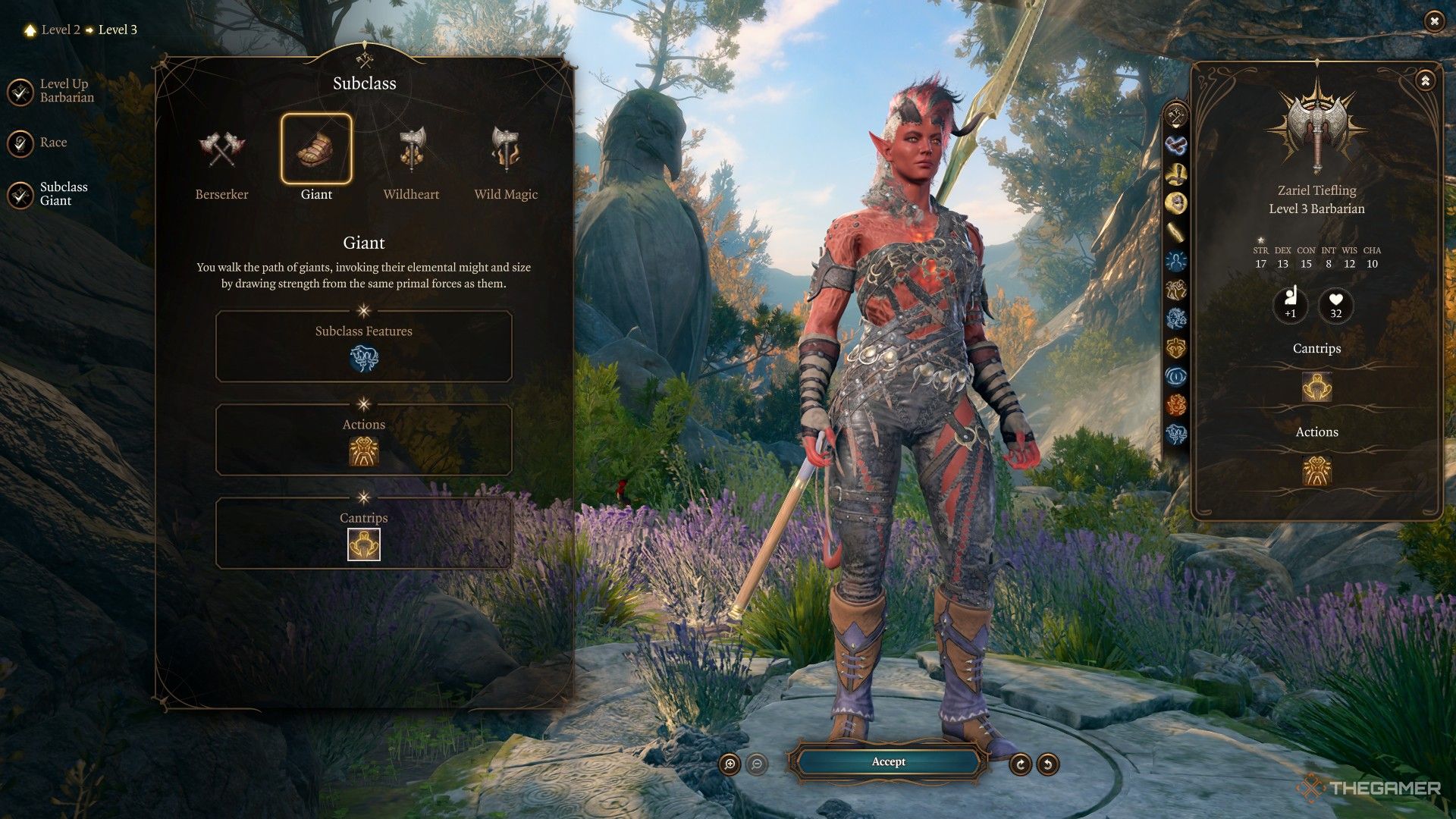
Task: Zoom in on the character model
Action: tap(730, 764)
